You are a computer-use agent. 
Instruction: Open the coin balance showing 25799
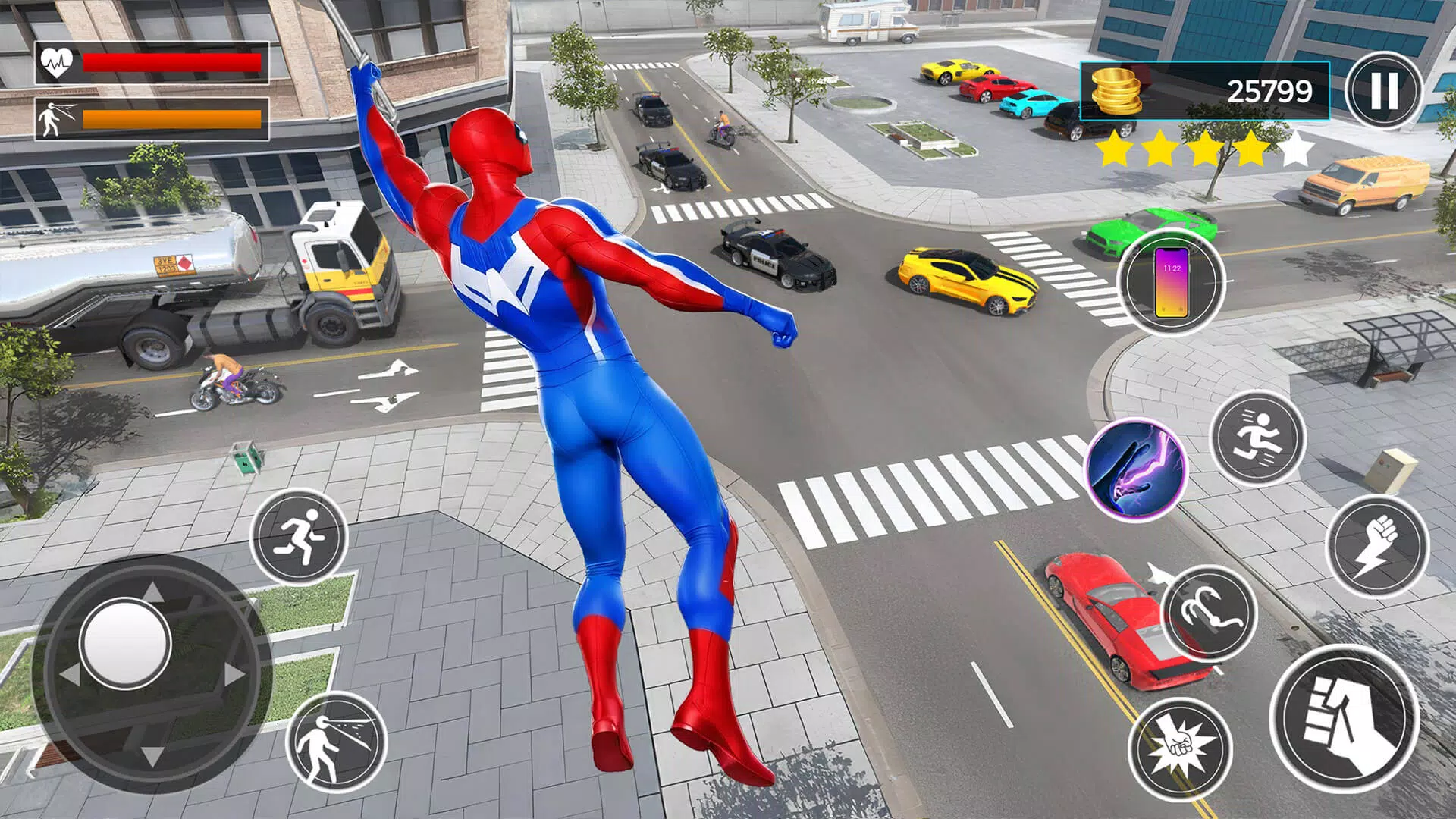tap(1269, 89)
